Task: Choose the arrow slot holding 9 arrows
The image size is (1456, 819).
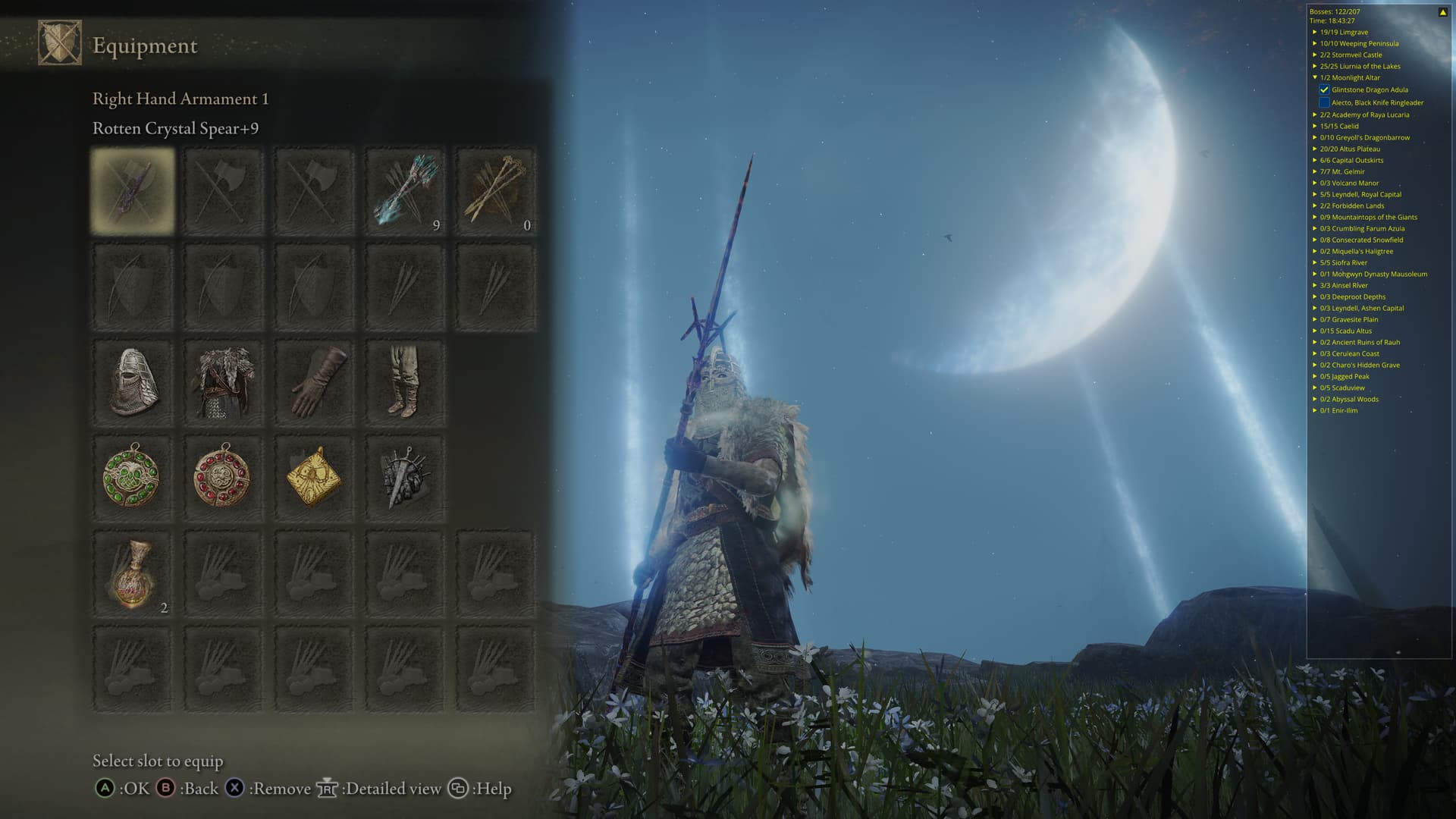Action: point(404,191)
